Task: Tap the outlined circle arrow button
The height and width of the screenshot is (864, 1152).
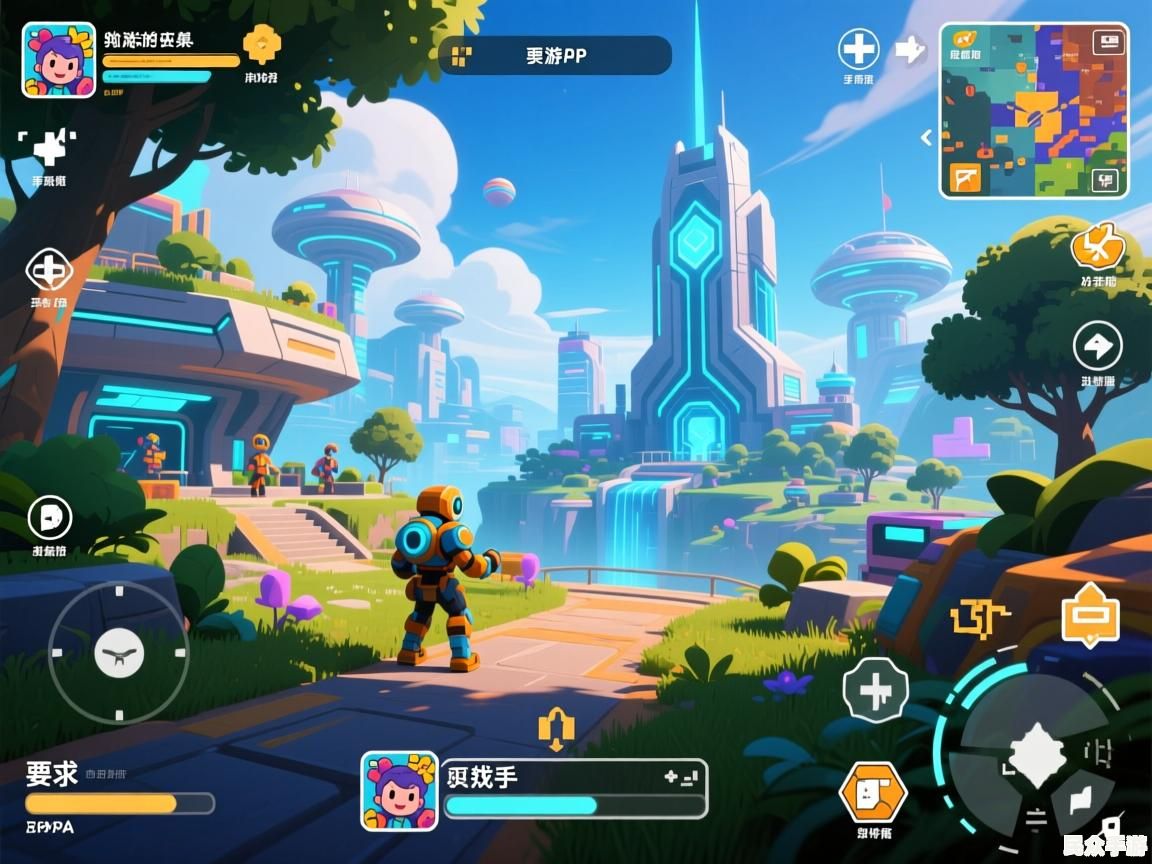Action: [1097, 347]
